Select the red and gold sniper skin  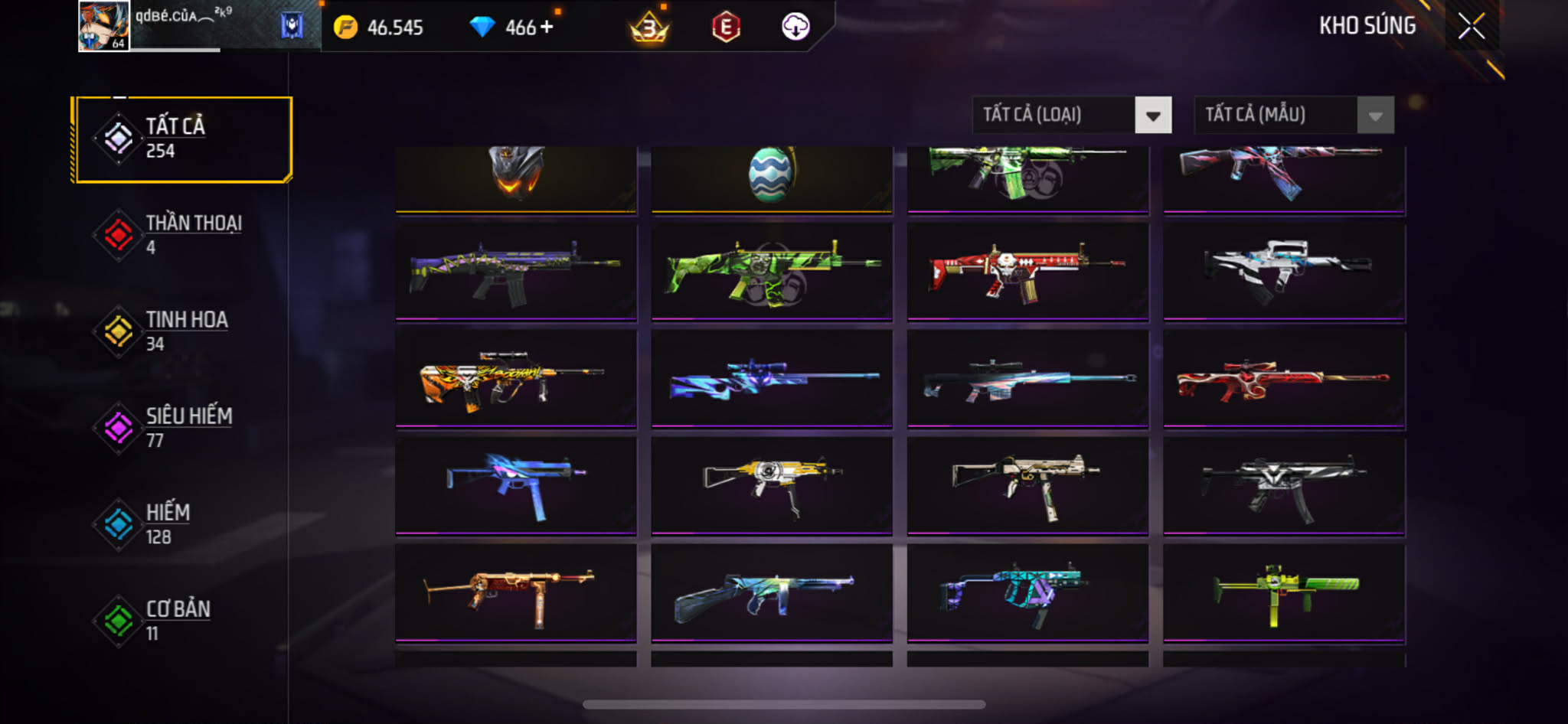(1284, 378)
